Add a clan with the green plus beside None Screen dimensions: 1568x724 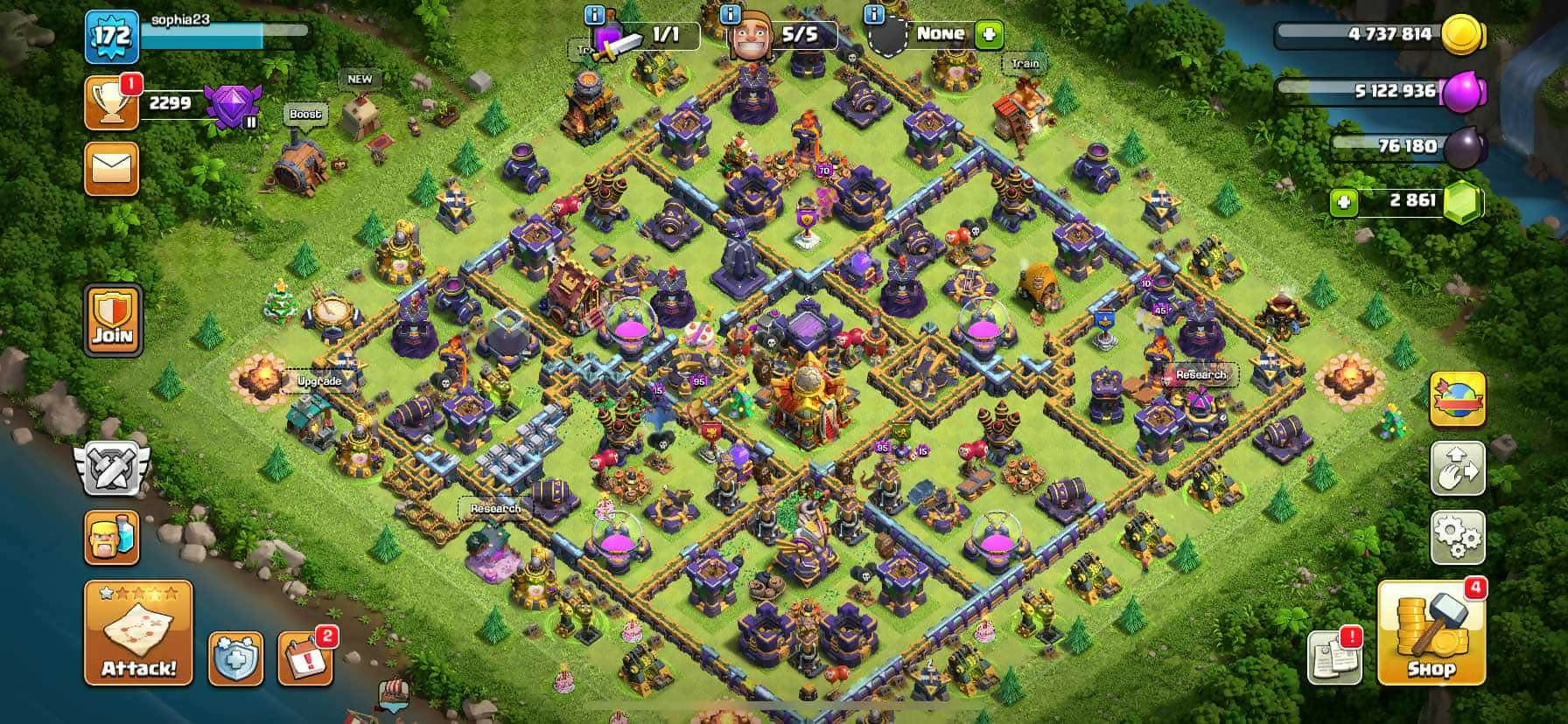coord(990,35)
